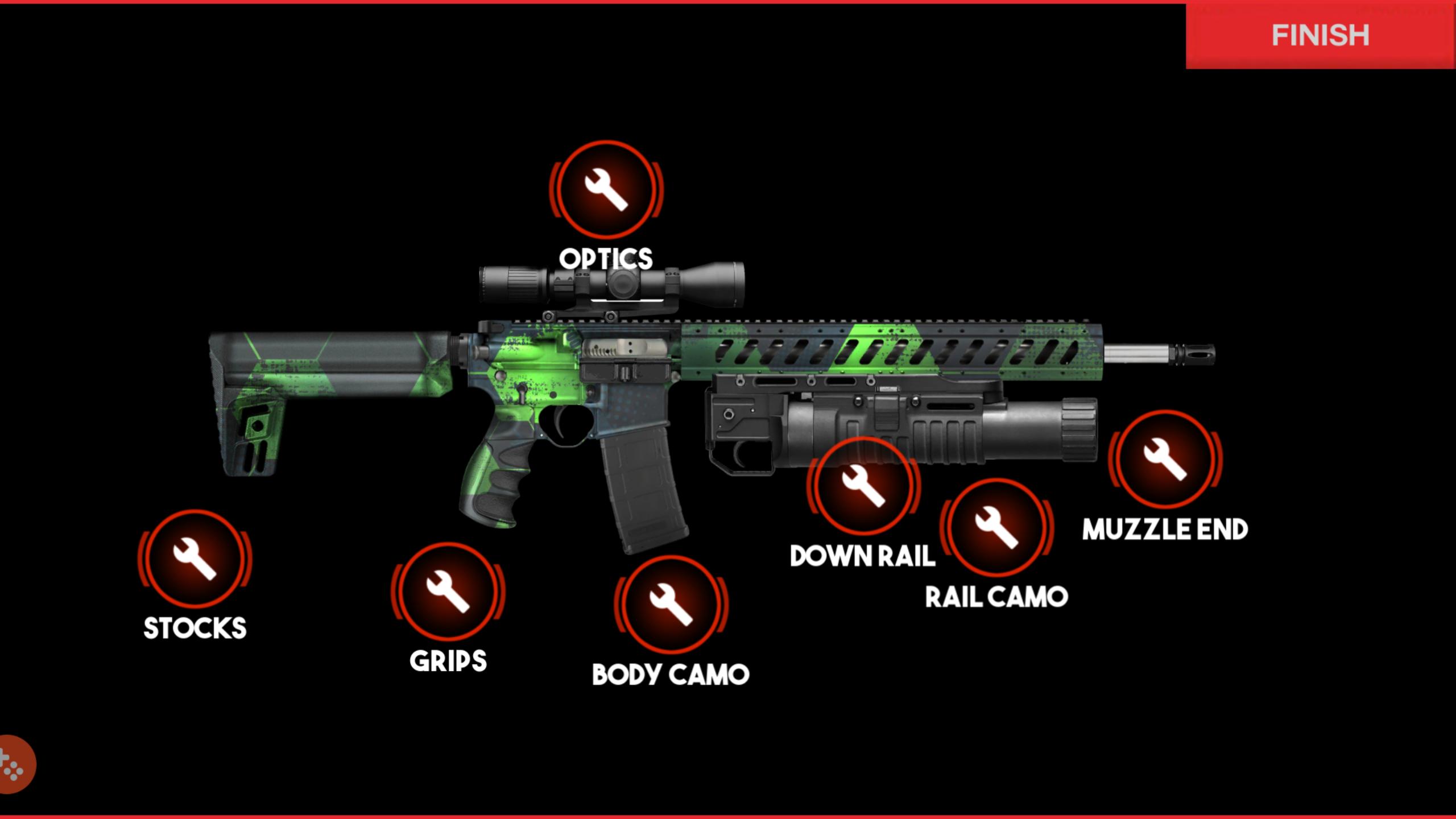This screenshot has height=819, width=1456.
Task: Click the BODY CAMO label text
Action: [670, 676]
